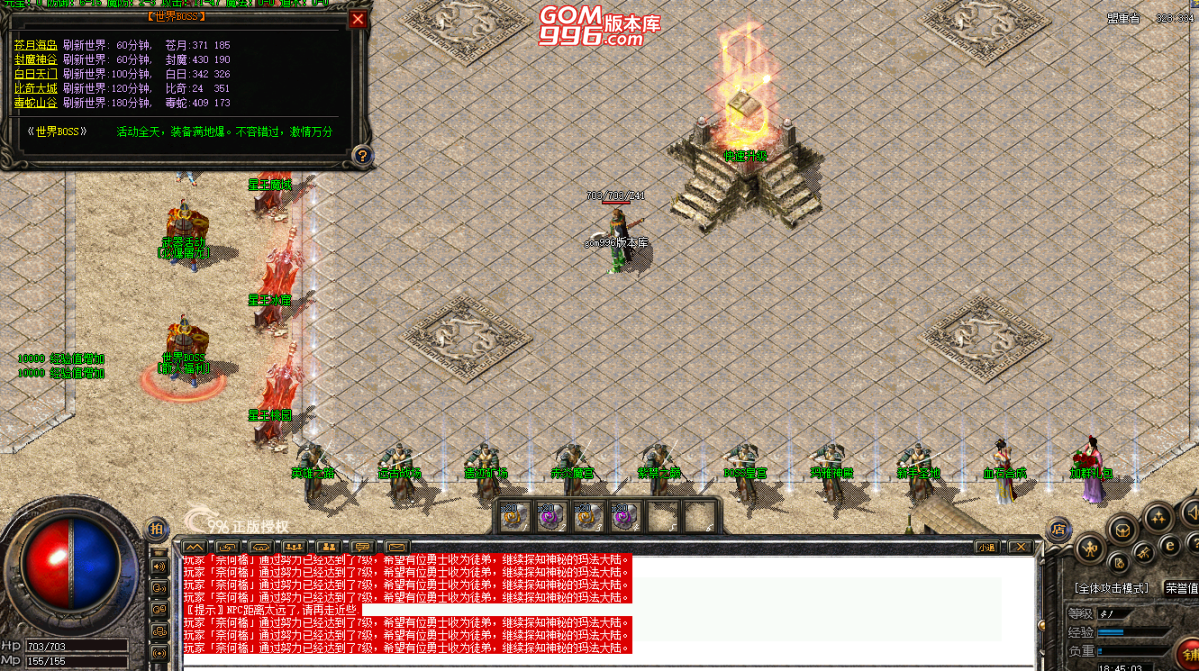Open the question mark help button
Screen dimensions: 1199x671
[362, 155]
